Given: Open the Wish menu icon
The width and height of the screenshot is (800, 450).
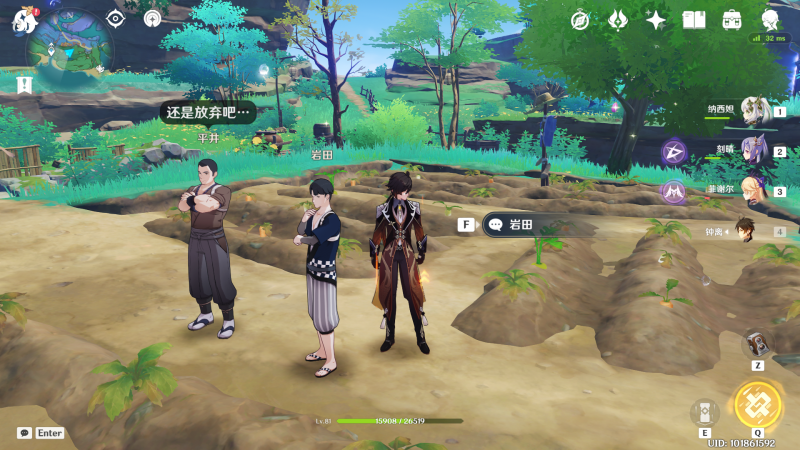Looking at the screenshot, I should point(618,20).
